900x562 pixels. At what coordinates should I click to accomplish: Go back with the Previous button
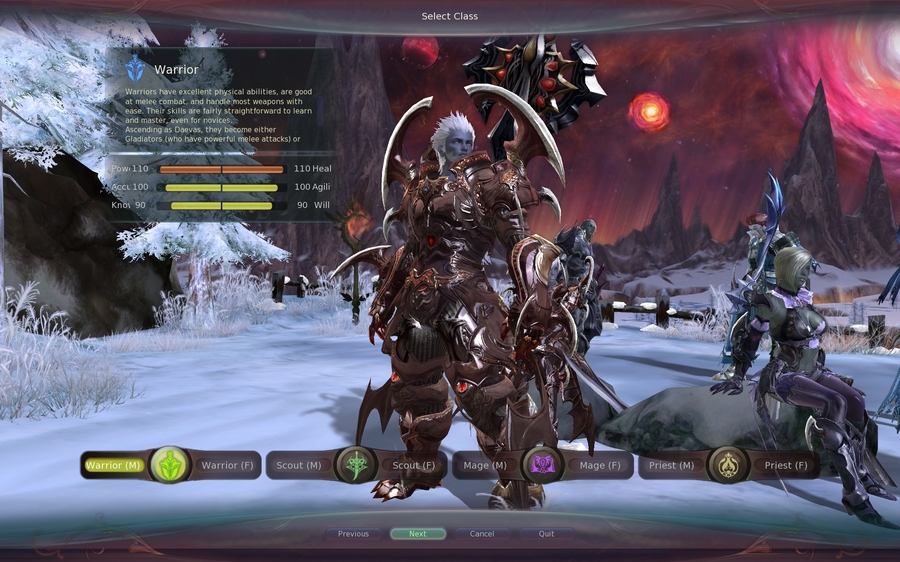click(353, 534)
